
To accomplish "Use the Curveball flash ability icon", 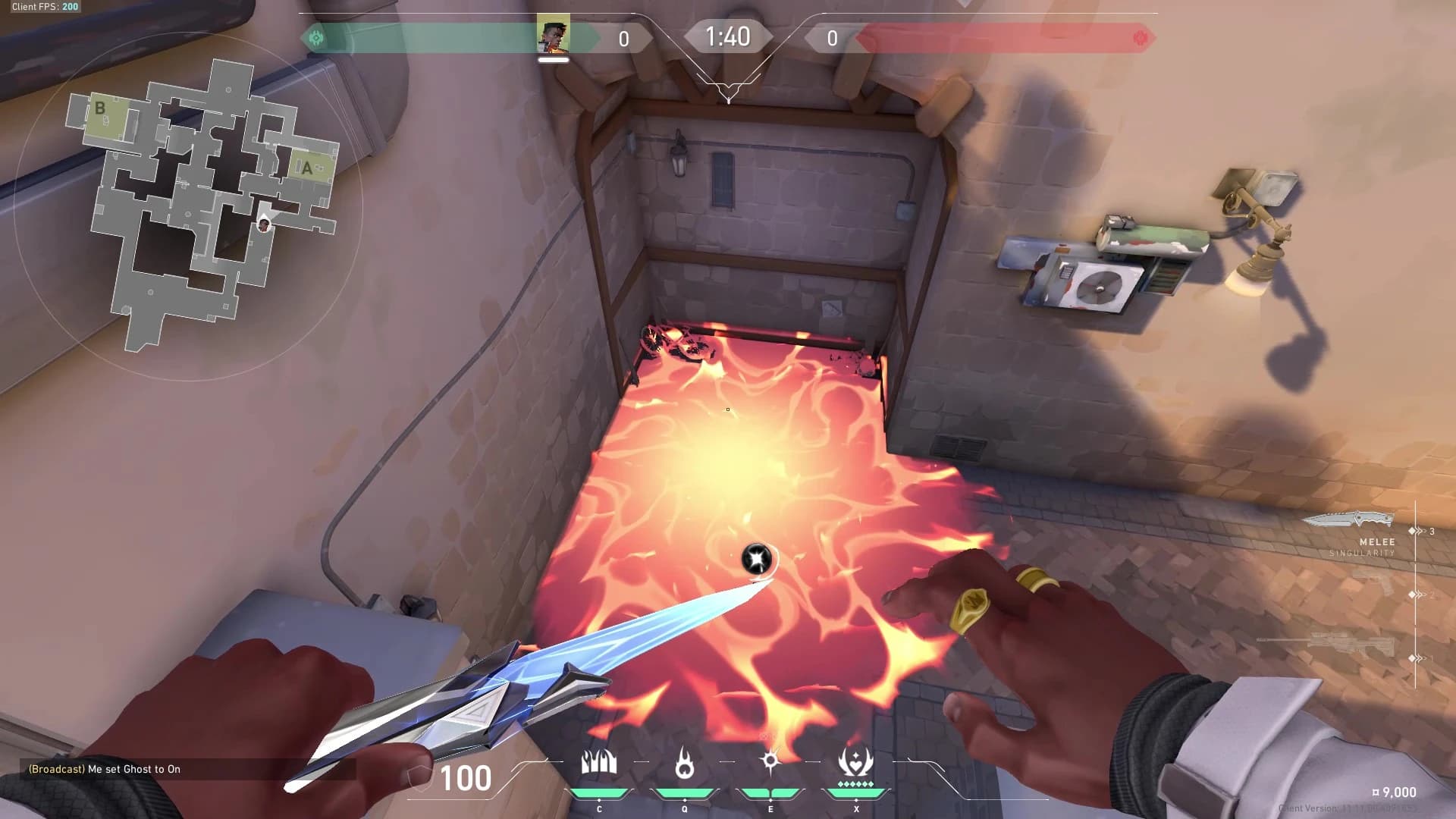I will [x=770, y=761].
